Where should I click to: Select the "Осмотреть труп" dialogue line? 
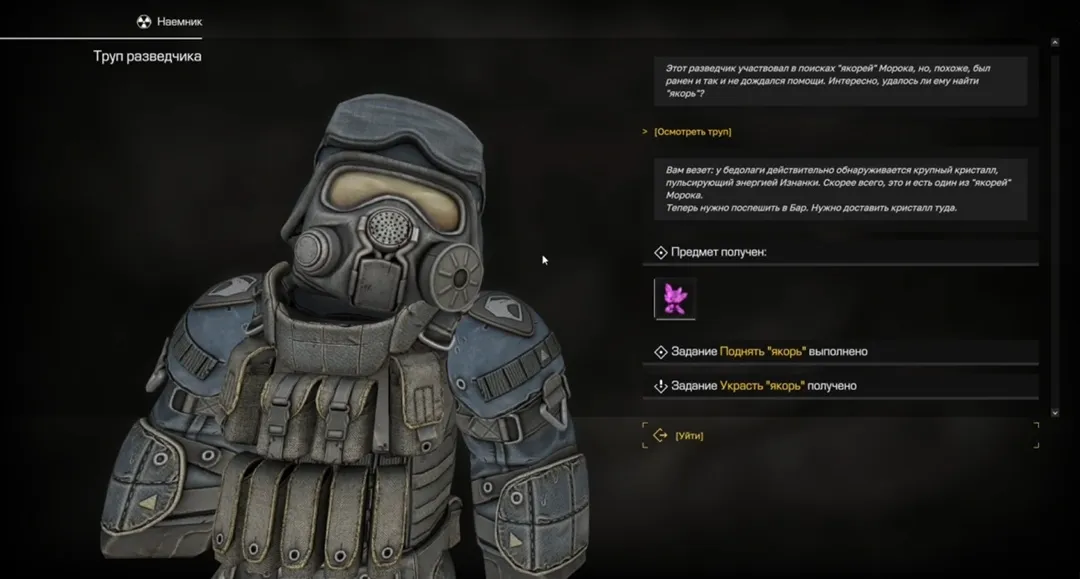(x=692, y=132)
